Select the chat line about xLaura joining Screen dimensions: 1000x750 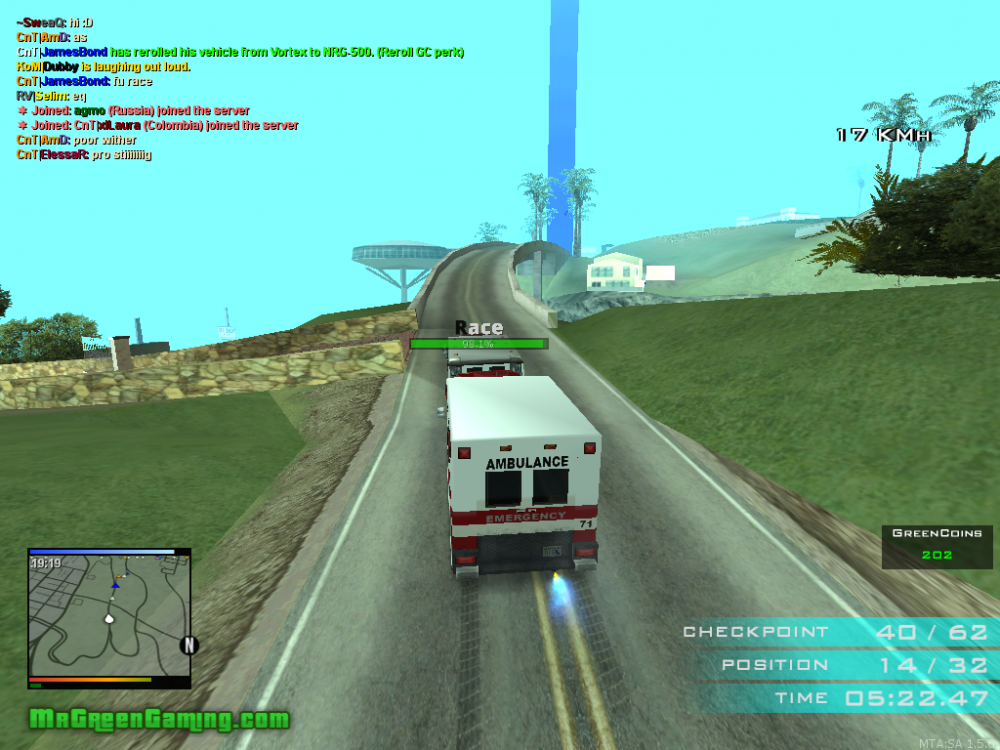(x=158, y=126)
